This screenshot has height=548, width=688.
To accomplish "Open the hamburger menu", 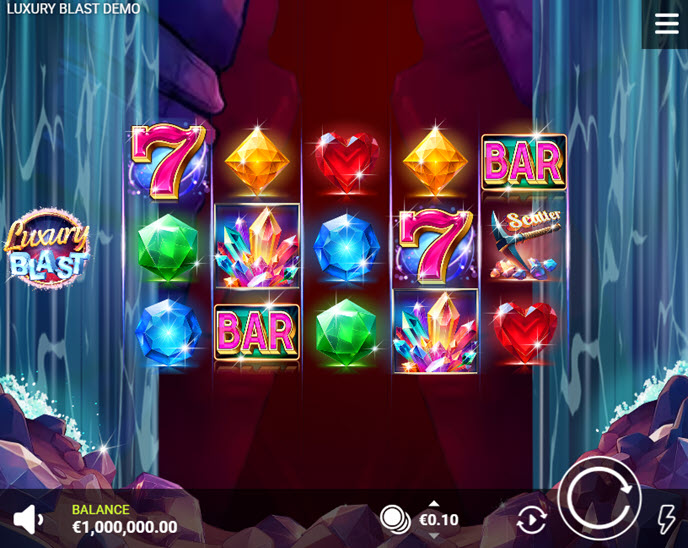I will (666, 24).
